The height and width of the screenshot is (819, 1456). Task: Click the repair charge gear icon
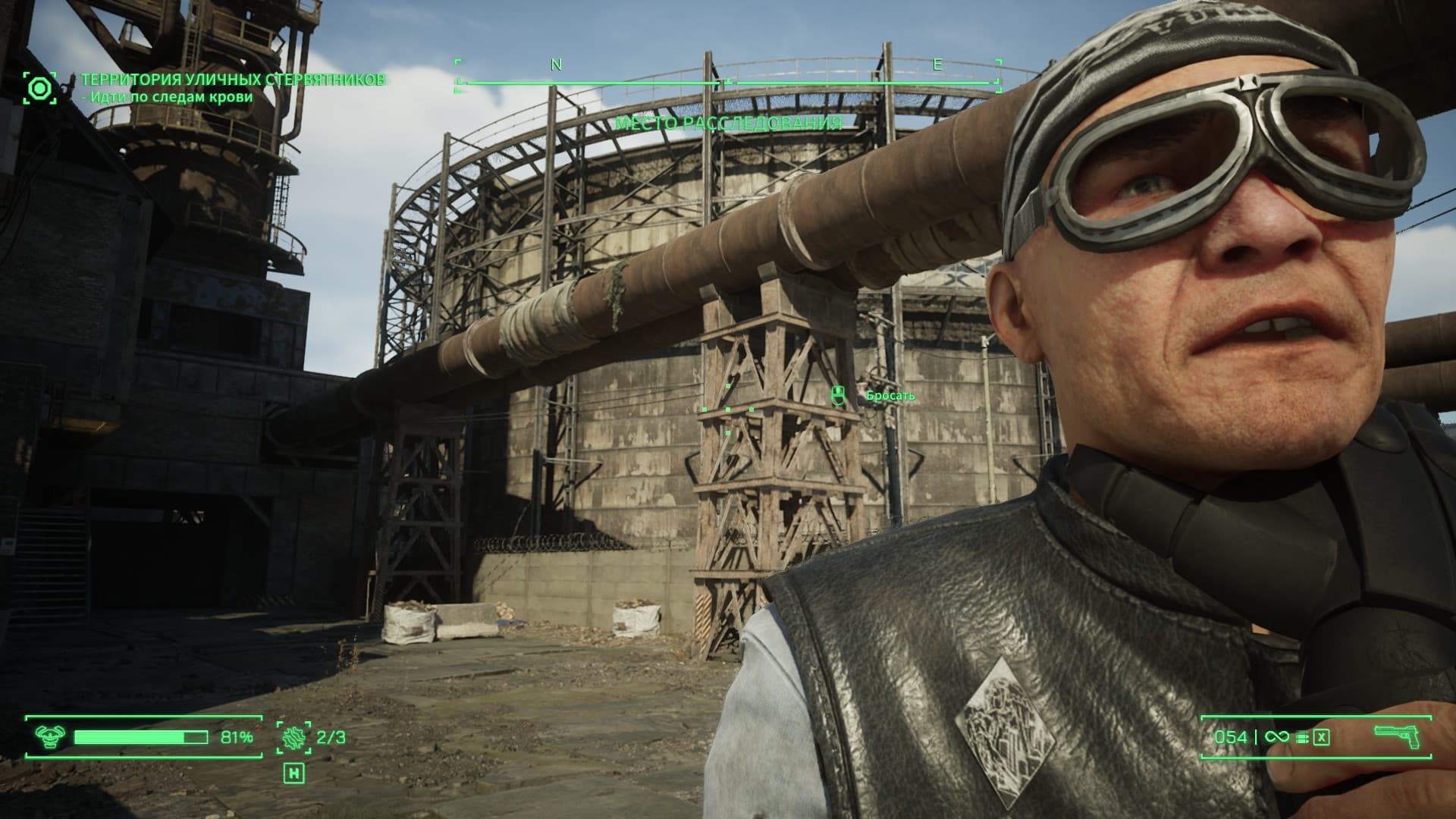tap(293, 737)
